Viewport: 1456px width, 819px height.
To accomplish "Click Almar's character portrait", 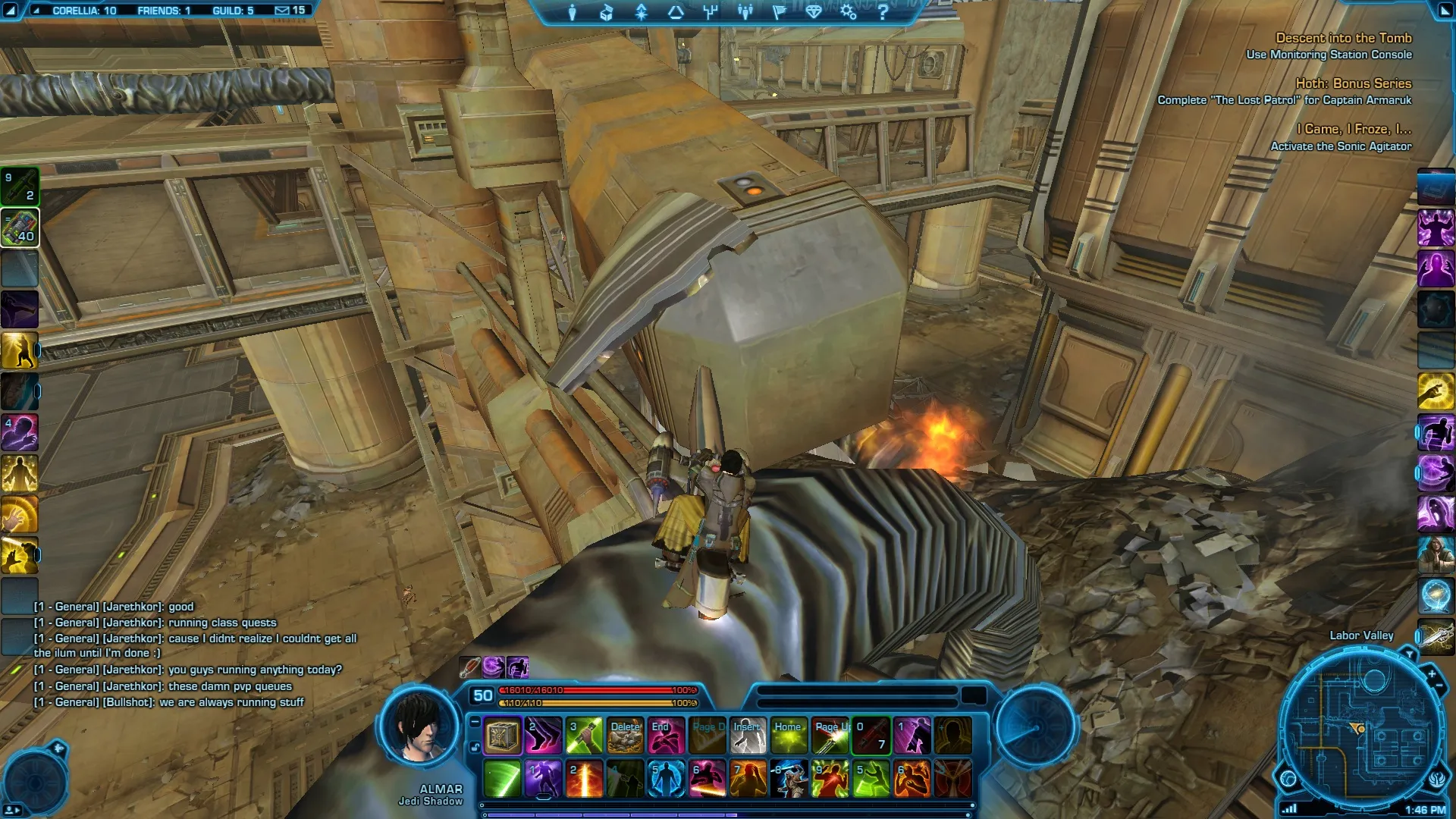I will pyautogui.click(x=419, y=728).
